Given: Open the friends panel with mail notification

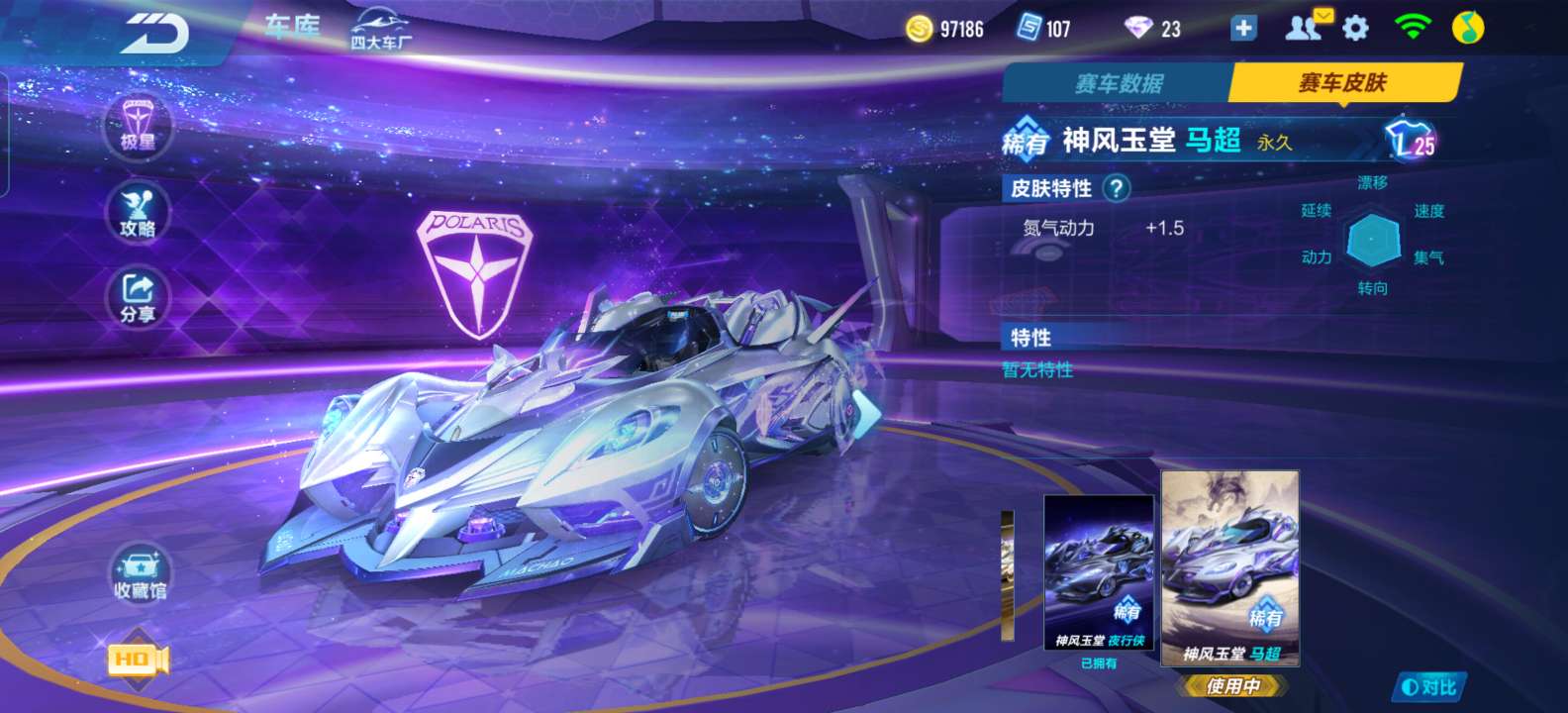Looking at the screenshot, I should [1302, 29].
